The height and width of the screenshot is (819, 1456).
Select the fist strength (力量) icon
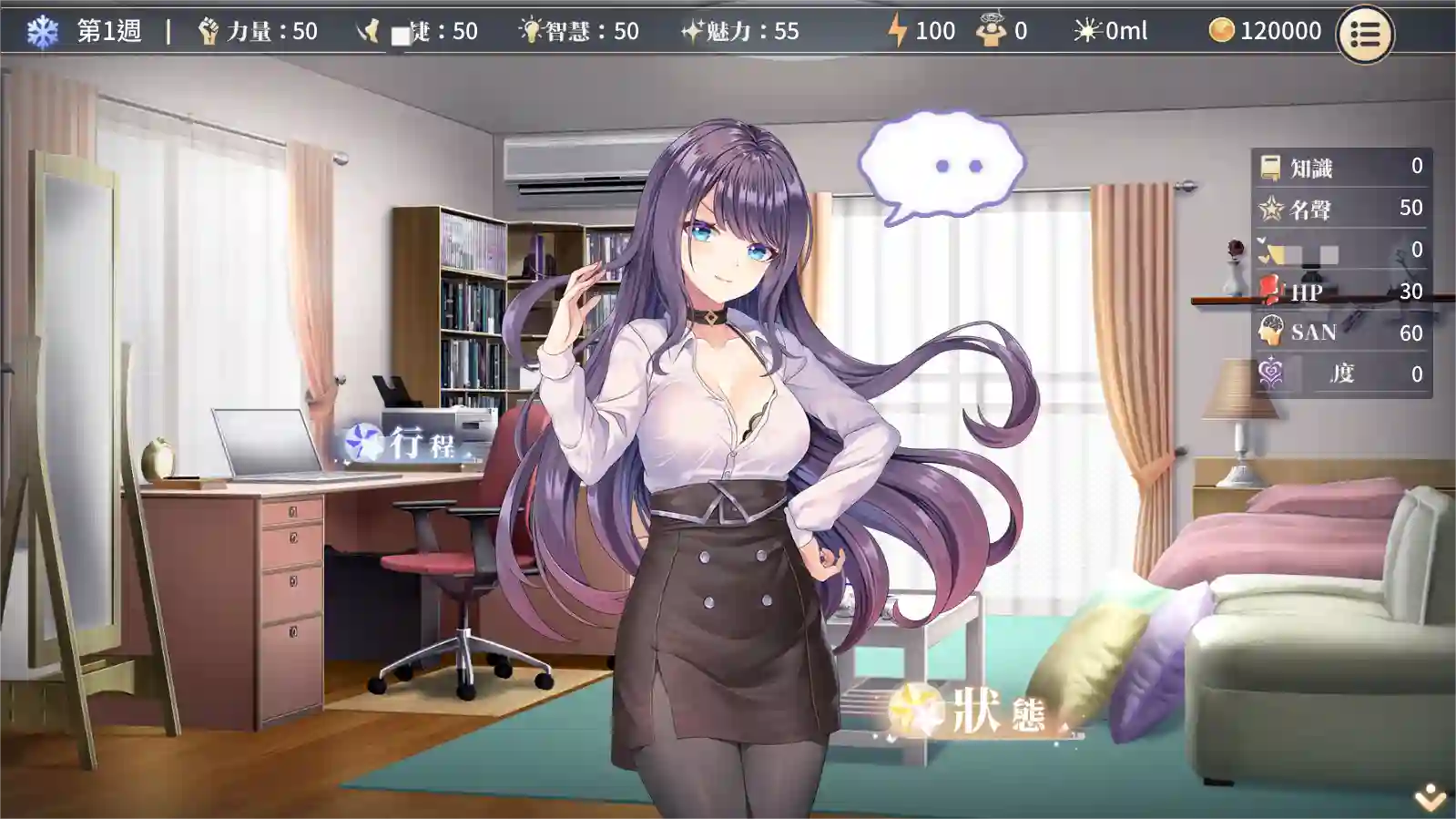[209, 29]
